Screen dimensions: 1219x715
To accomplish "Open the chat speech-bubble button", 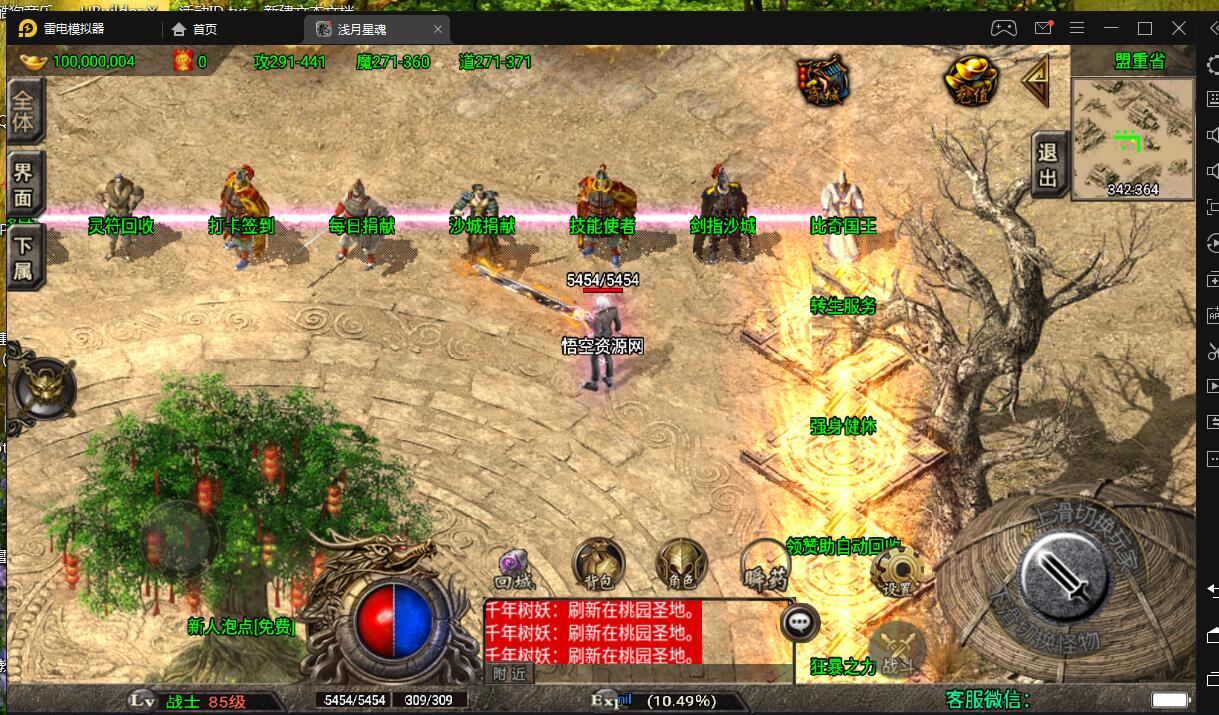I will coord(799,623).
